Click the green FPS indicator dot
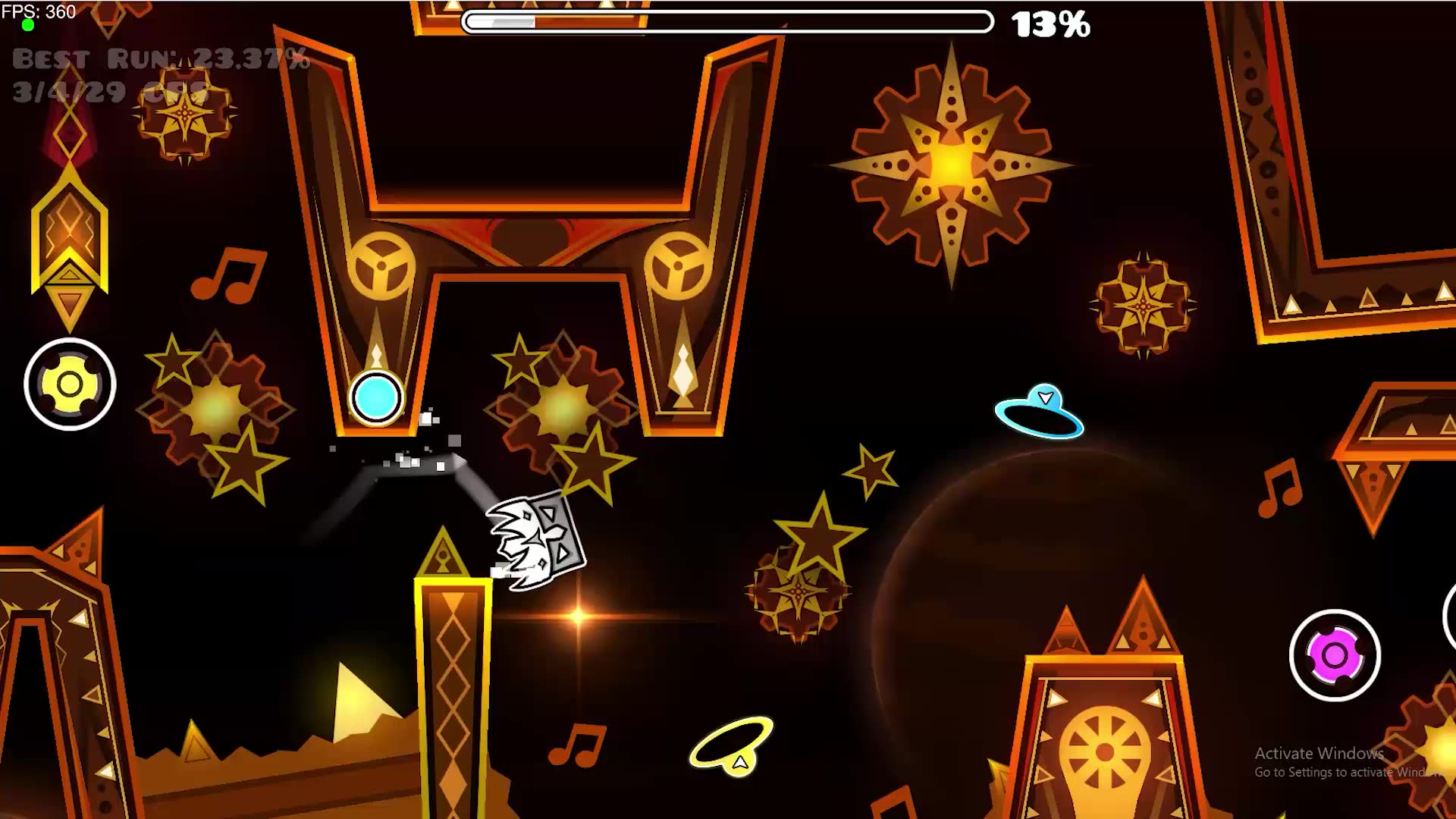Image resolution: width=1456 pixels, height=819 pixels. 29,26
